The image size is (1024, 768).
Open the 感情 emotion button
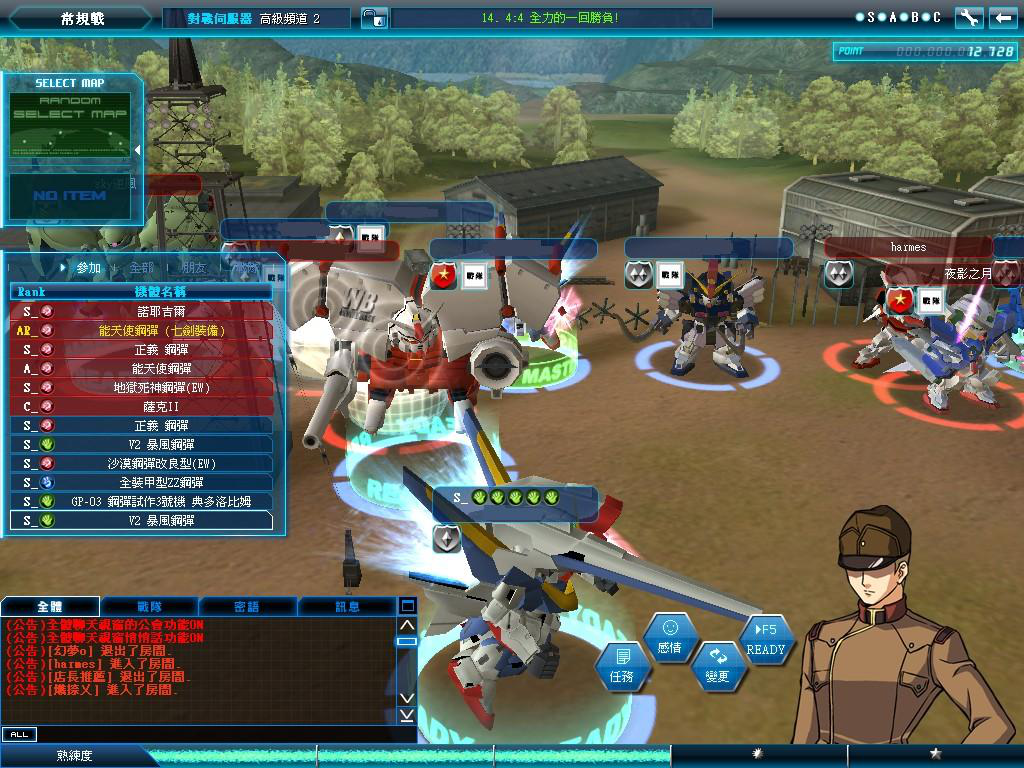tap(670, 637)
